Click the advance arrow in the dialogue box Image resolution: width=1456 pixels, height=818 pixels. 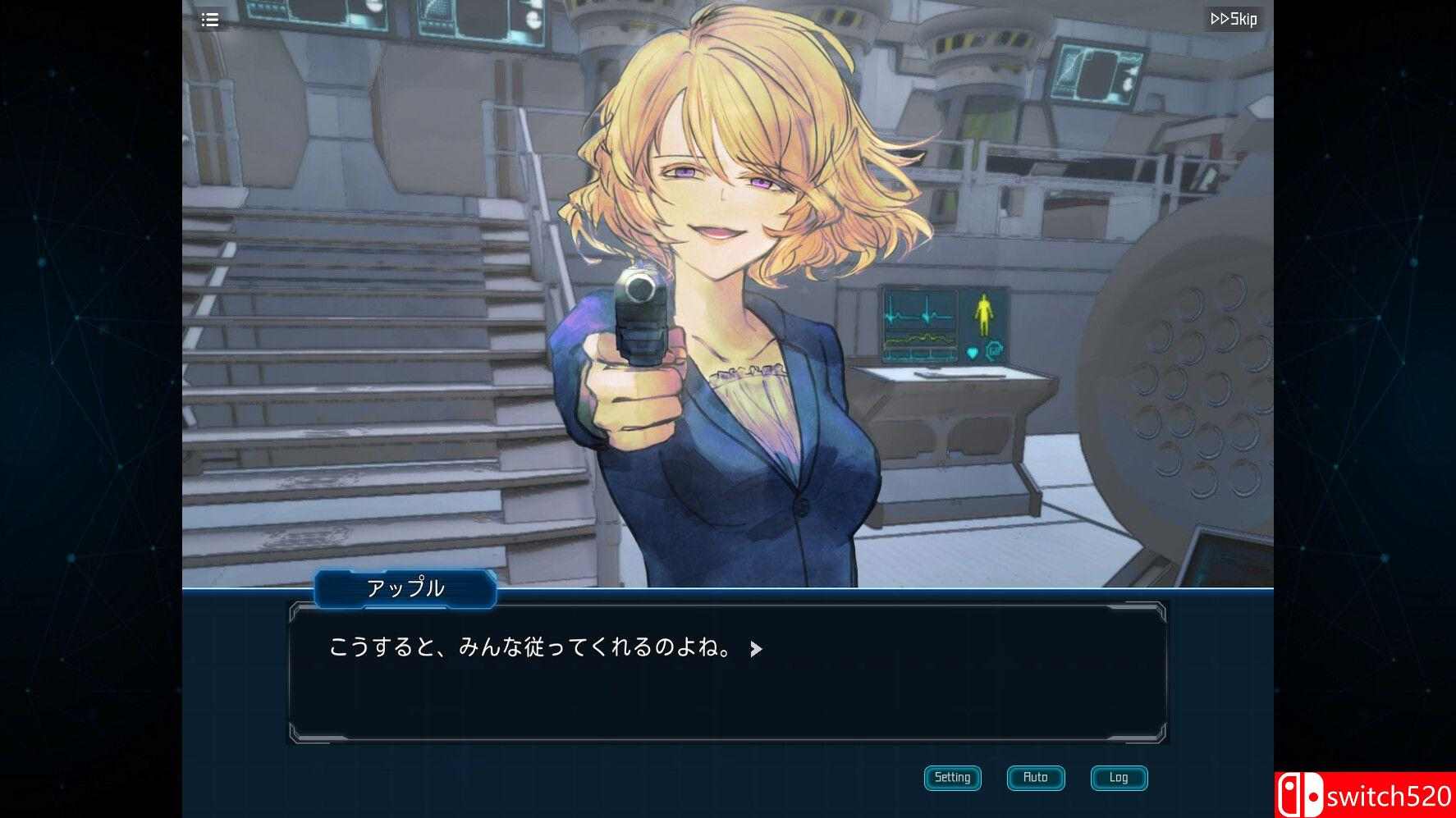[757, 648]
